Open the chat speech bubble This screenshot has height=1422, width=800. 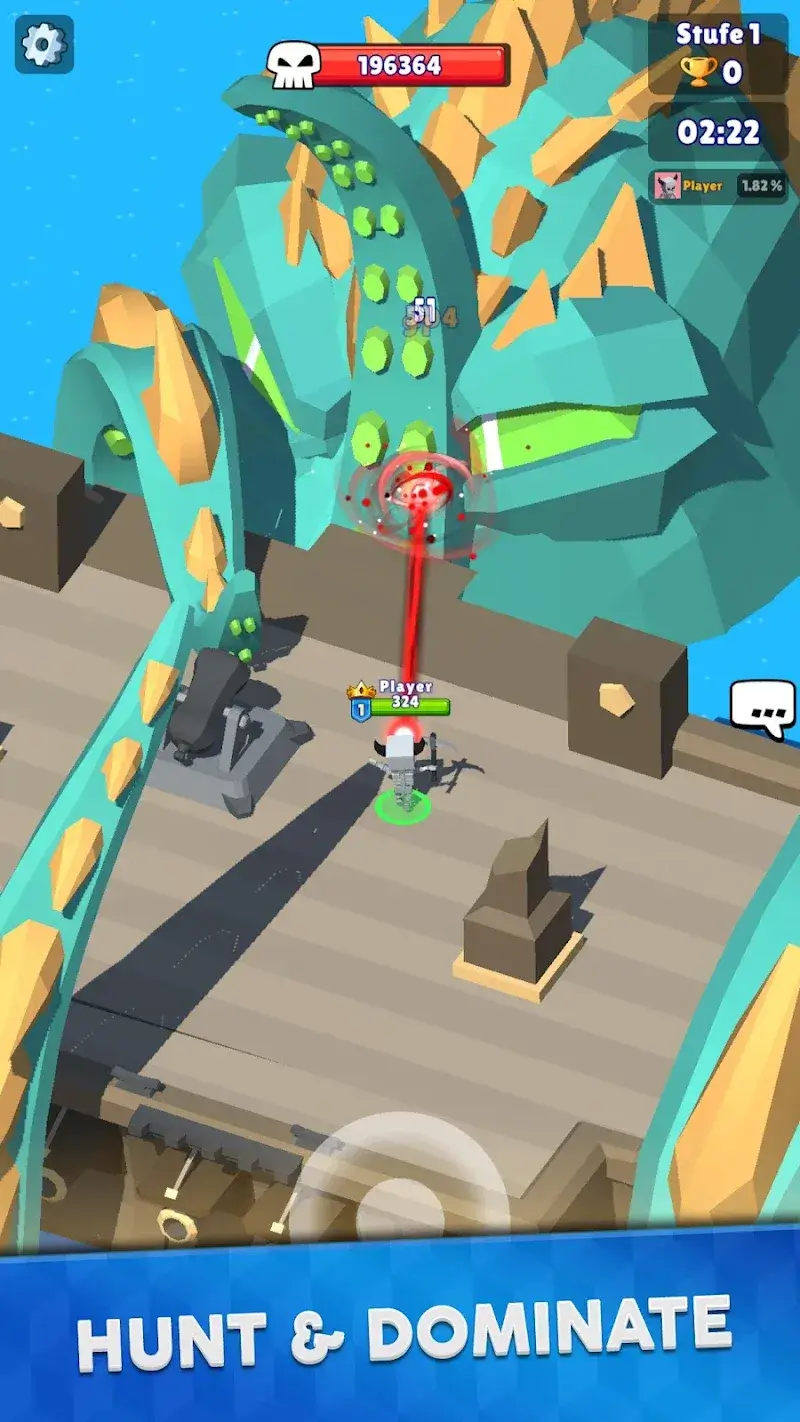click(762, 708)
